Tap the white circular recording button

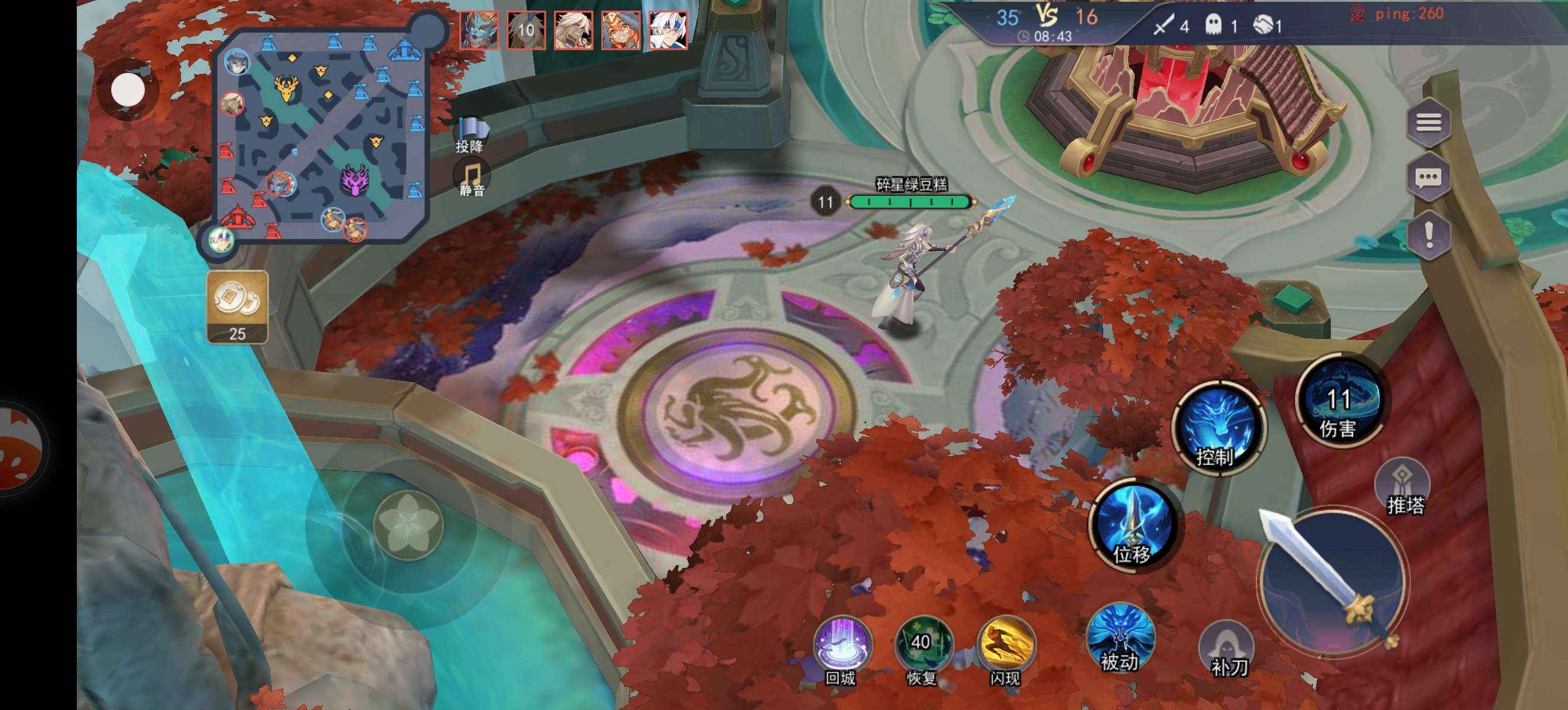[x=128, y=90]
